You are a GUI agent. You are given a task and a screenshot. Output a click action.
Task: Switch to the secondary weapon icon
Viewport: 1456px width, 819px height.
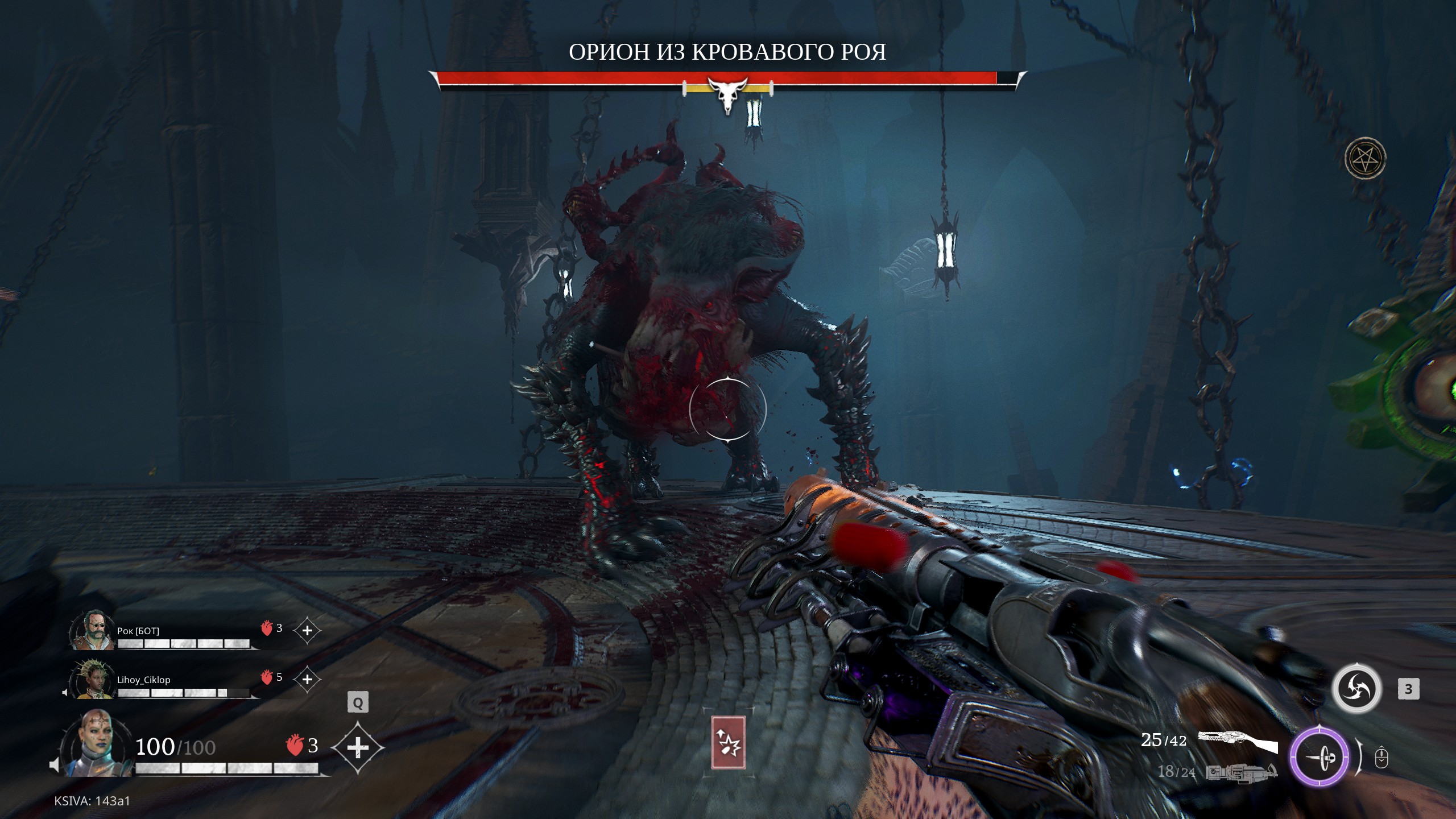[1241, 772]
